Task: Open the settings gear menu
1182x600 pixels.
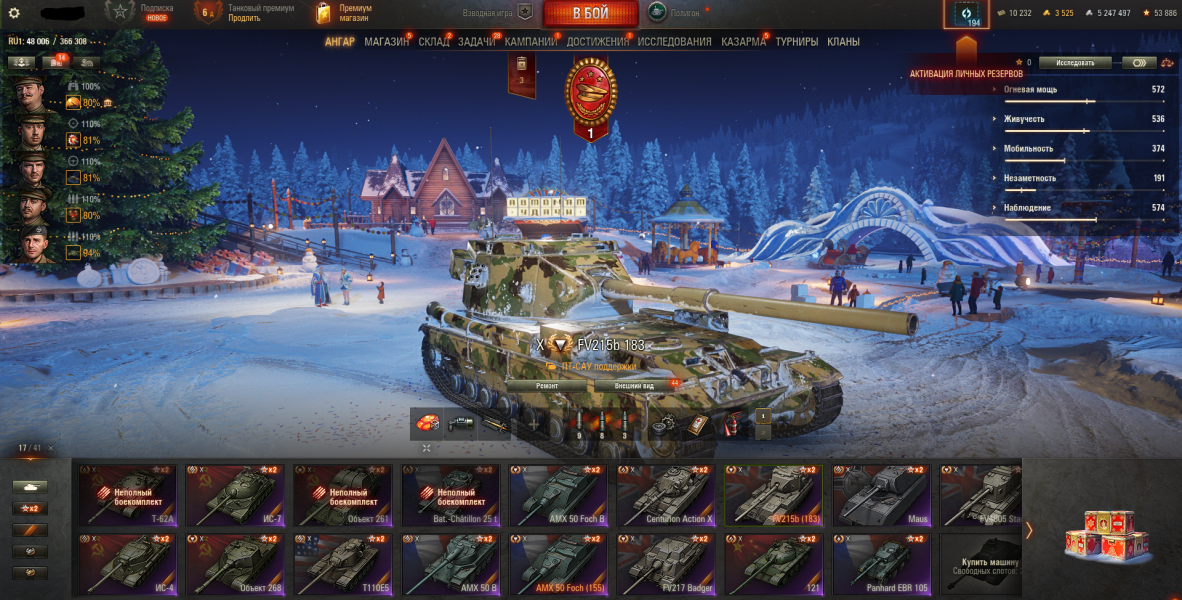Action: 14,13
